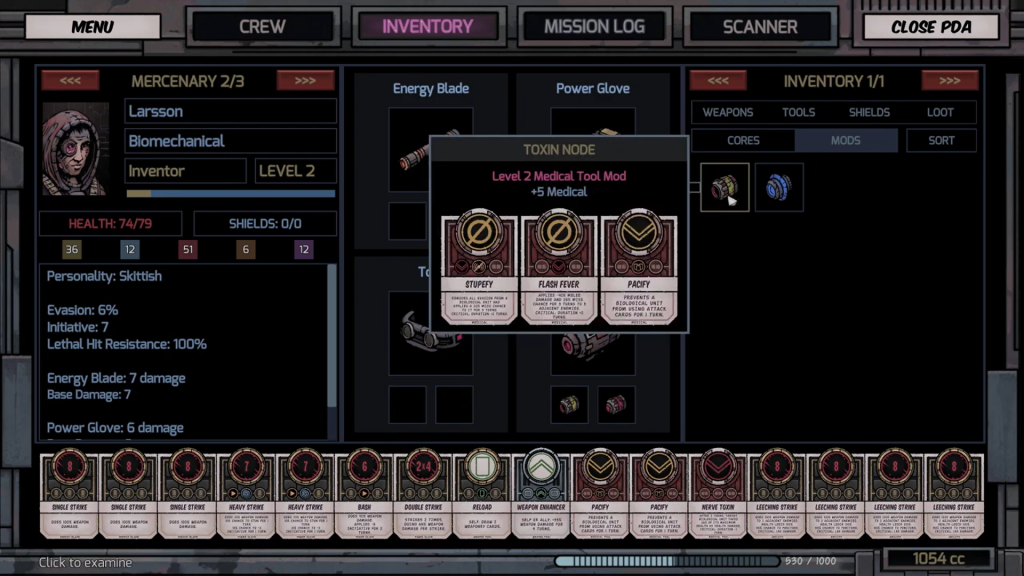Select the Toxin Node mod item
The image size is (1024, 576).
pos(724,187)
